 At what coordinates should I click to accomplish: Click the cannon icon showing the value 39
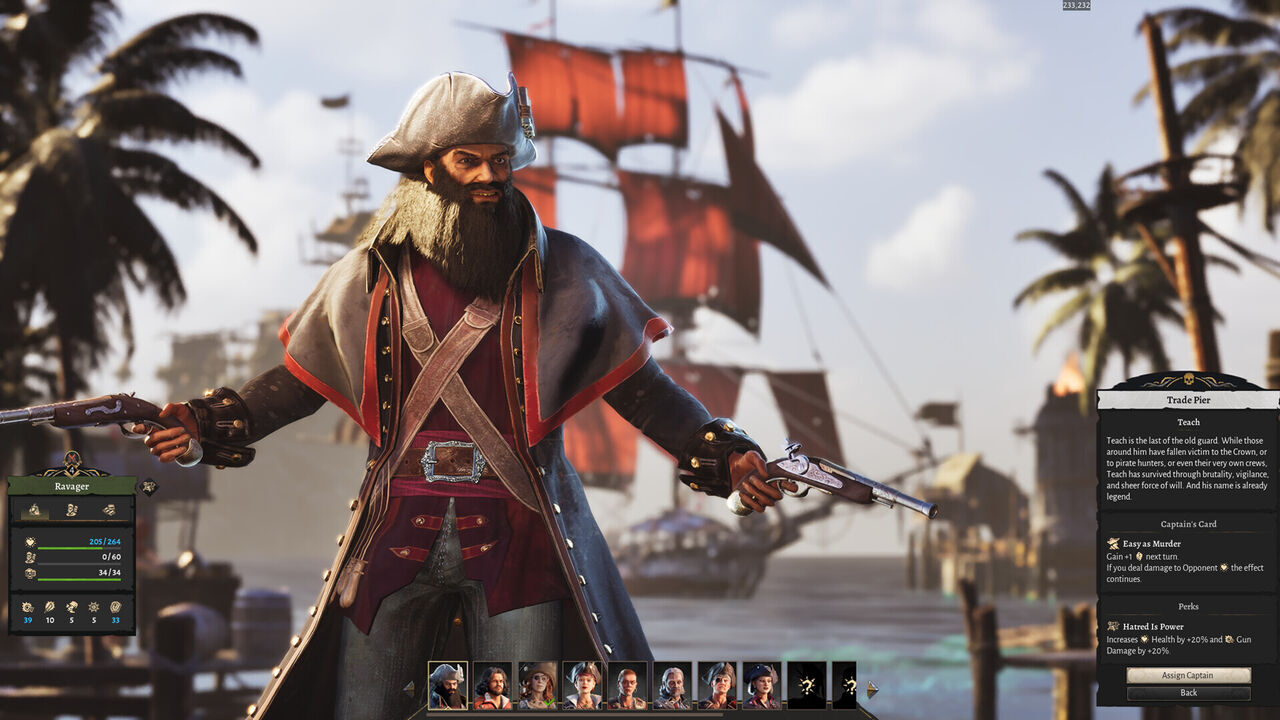click(27, 608)
